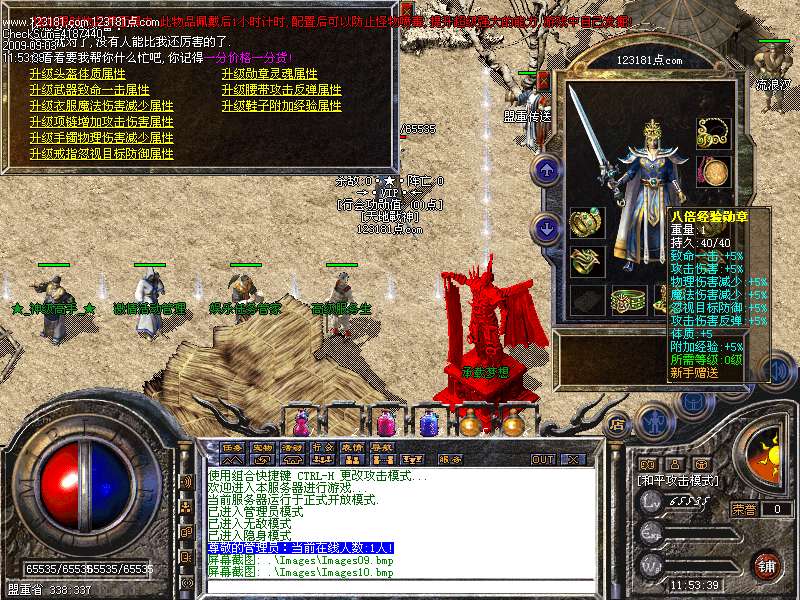Select 升级腰带攻击反弹属性 upgrade option
Image resolution: width=800 pixels, height=600 pixels.
tap(281, 90)
